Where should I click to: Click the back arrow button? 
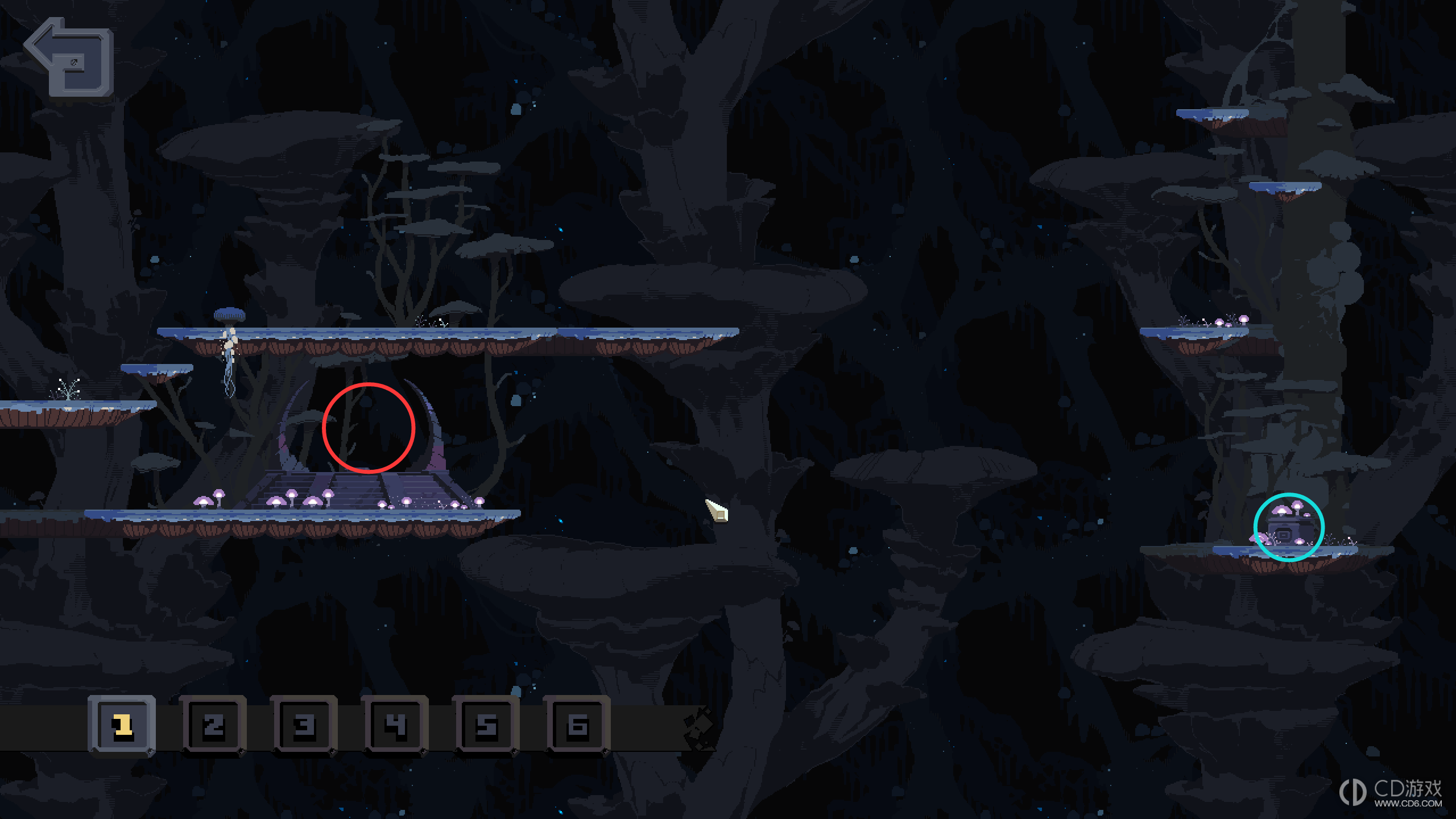click(x=69, y=57)
